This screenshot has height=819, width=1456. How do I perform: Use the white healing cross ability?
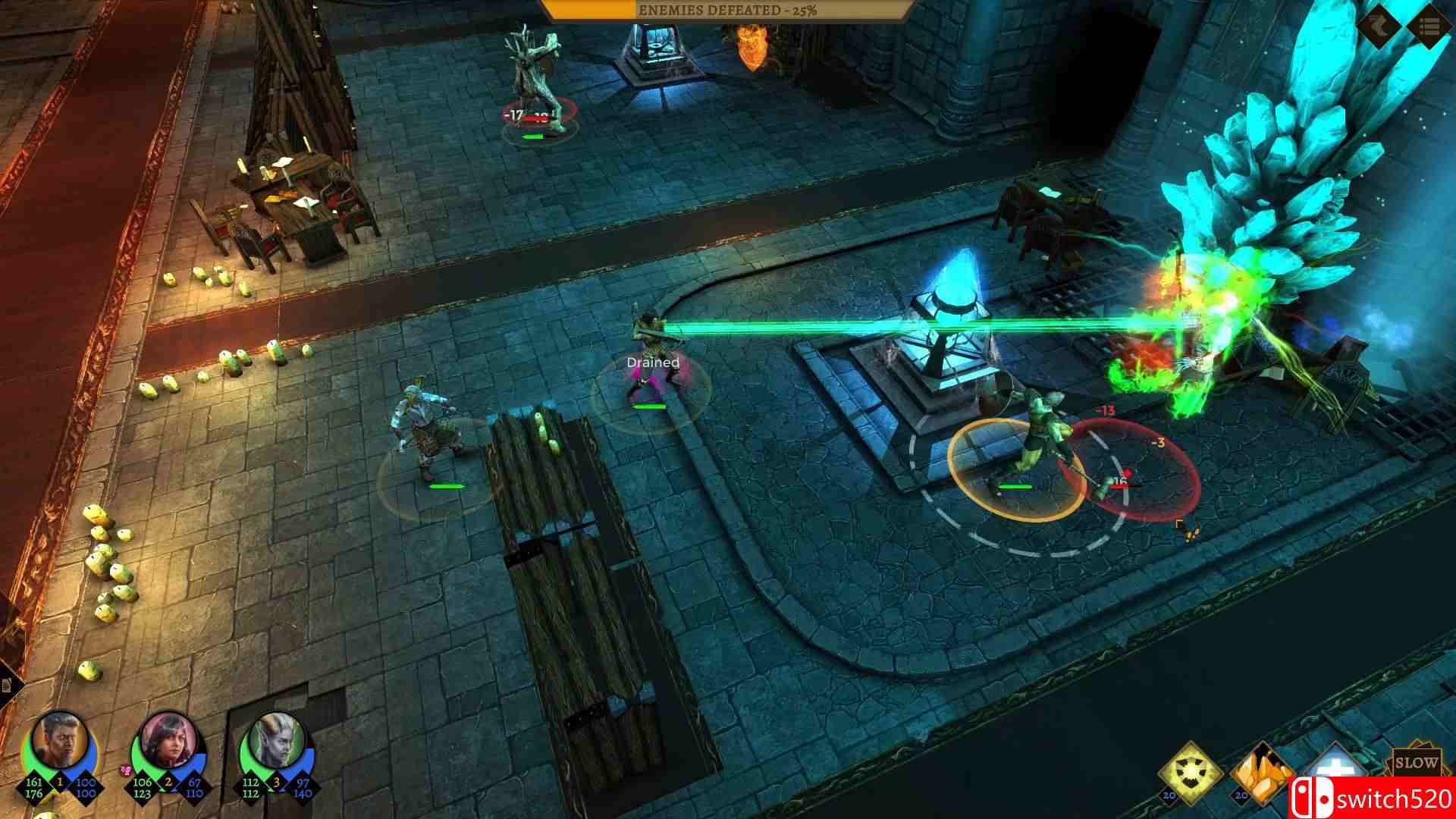pos(1335,767)
